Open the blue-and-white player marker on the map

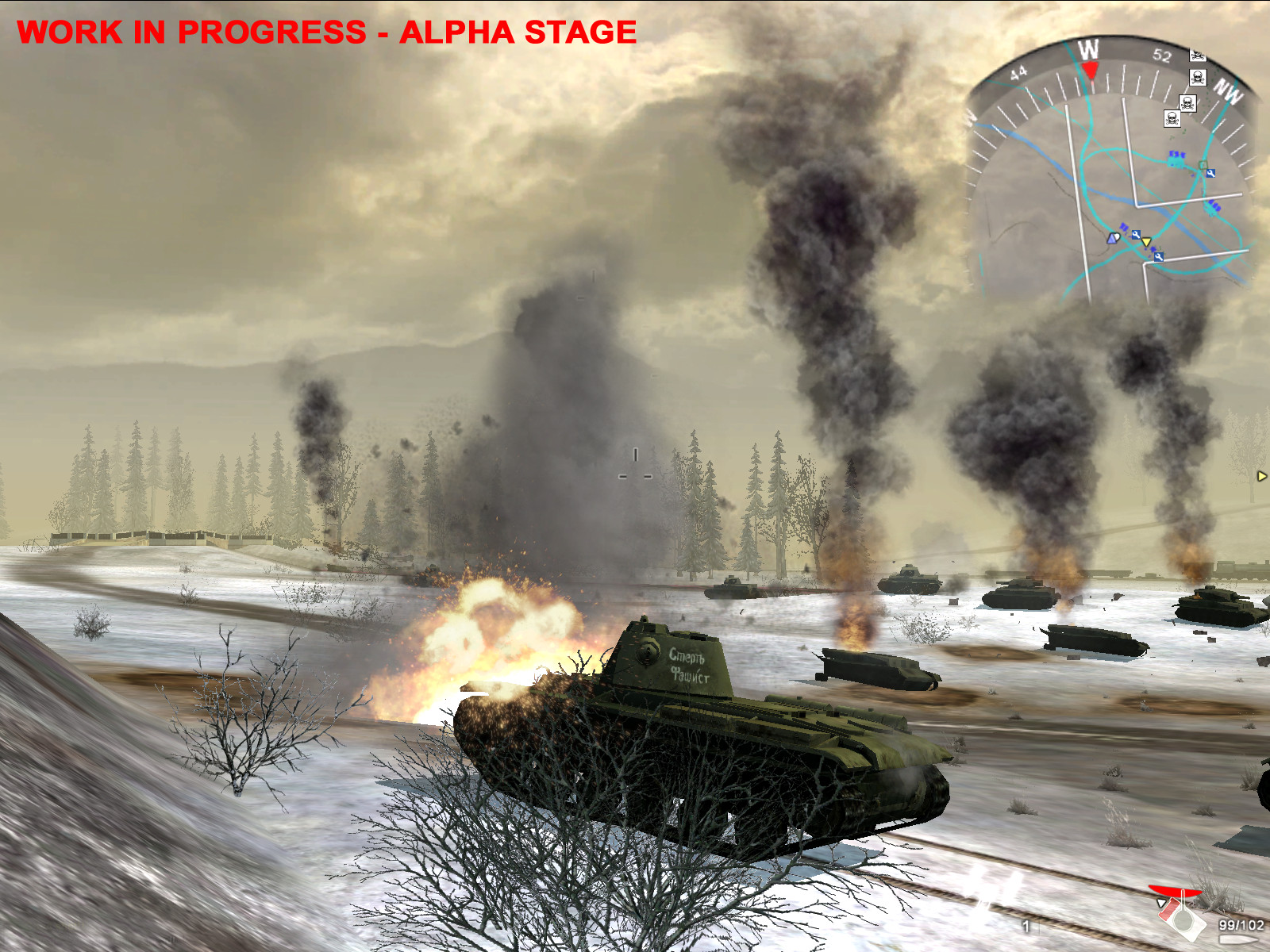1114,238
